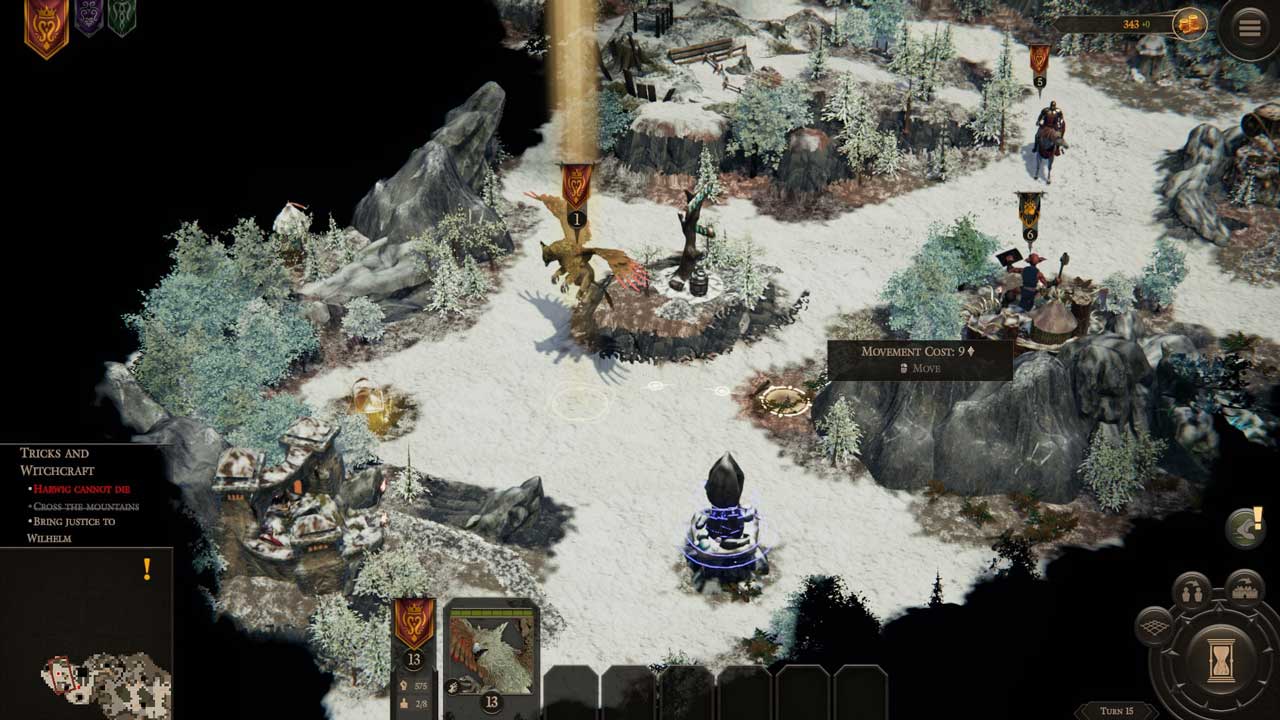Open the town overview castle button

coord(1243,590)
